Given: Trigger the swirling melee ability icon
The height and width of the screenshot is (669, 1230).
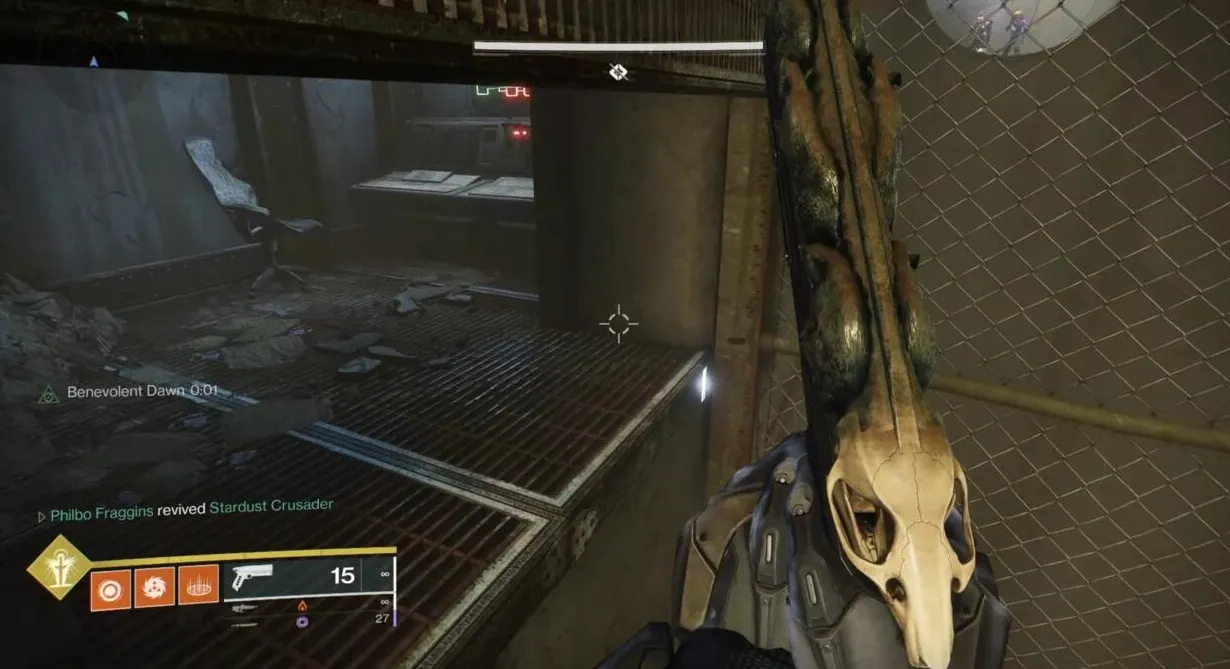Looking at the screenshot, I should (154, 587).
